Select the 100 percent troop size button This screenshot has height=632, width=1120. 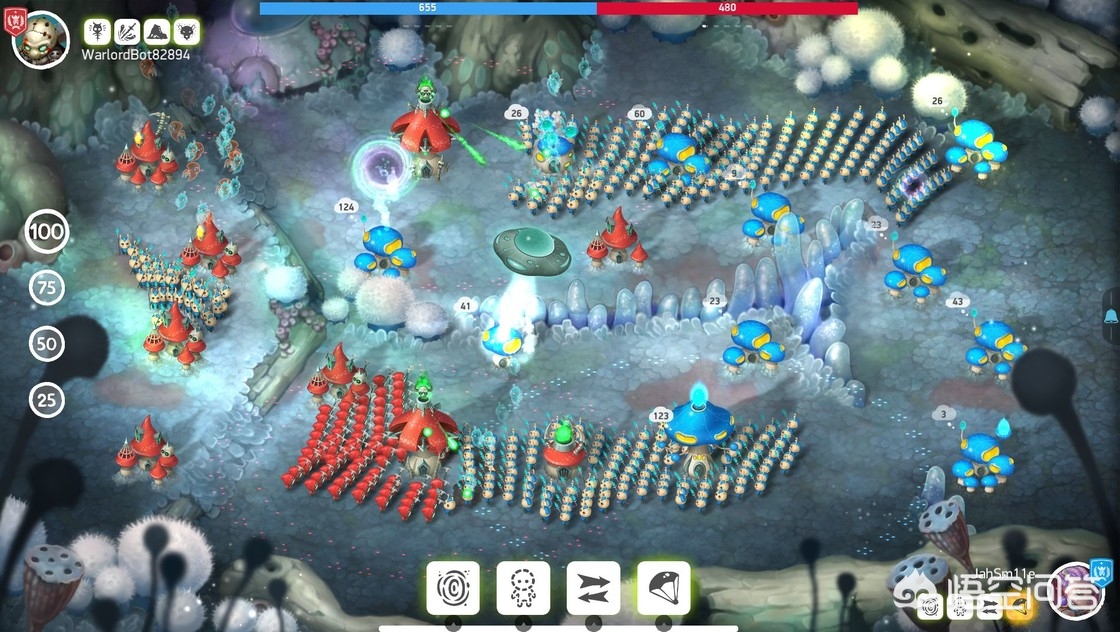click(47, 232)
